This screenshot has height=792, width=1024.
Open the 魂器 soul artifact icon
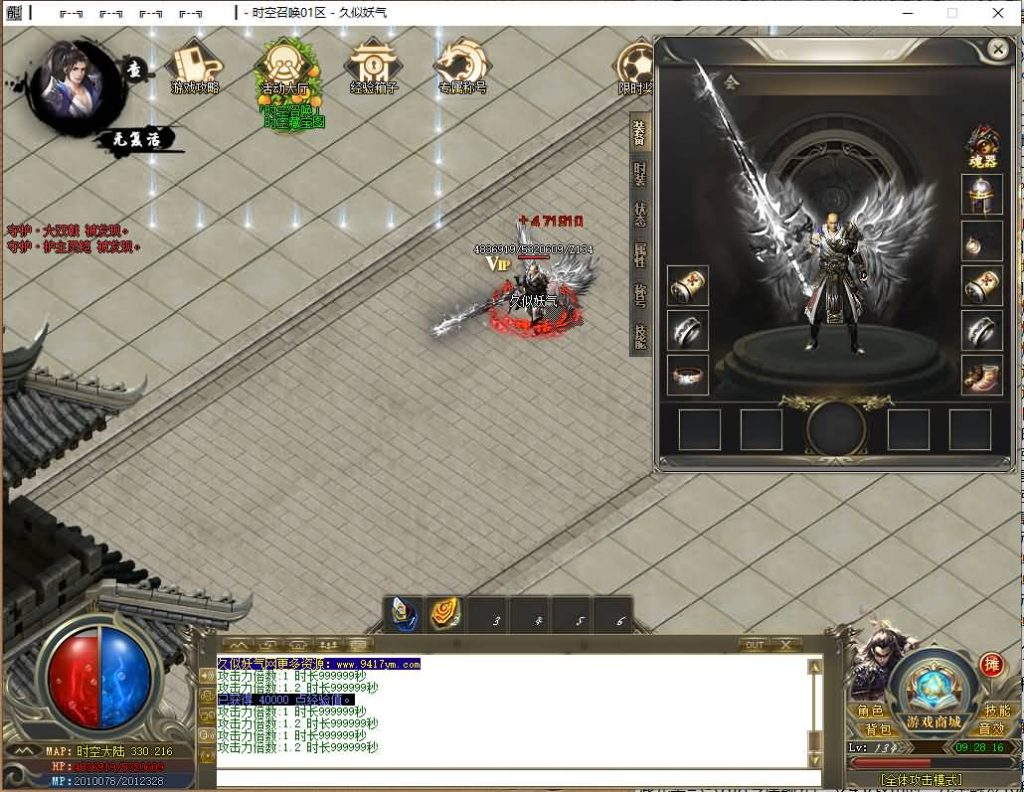click(x=982, y=146)
